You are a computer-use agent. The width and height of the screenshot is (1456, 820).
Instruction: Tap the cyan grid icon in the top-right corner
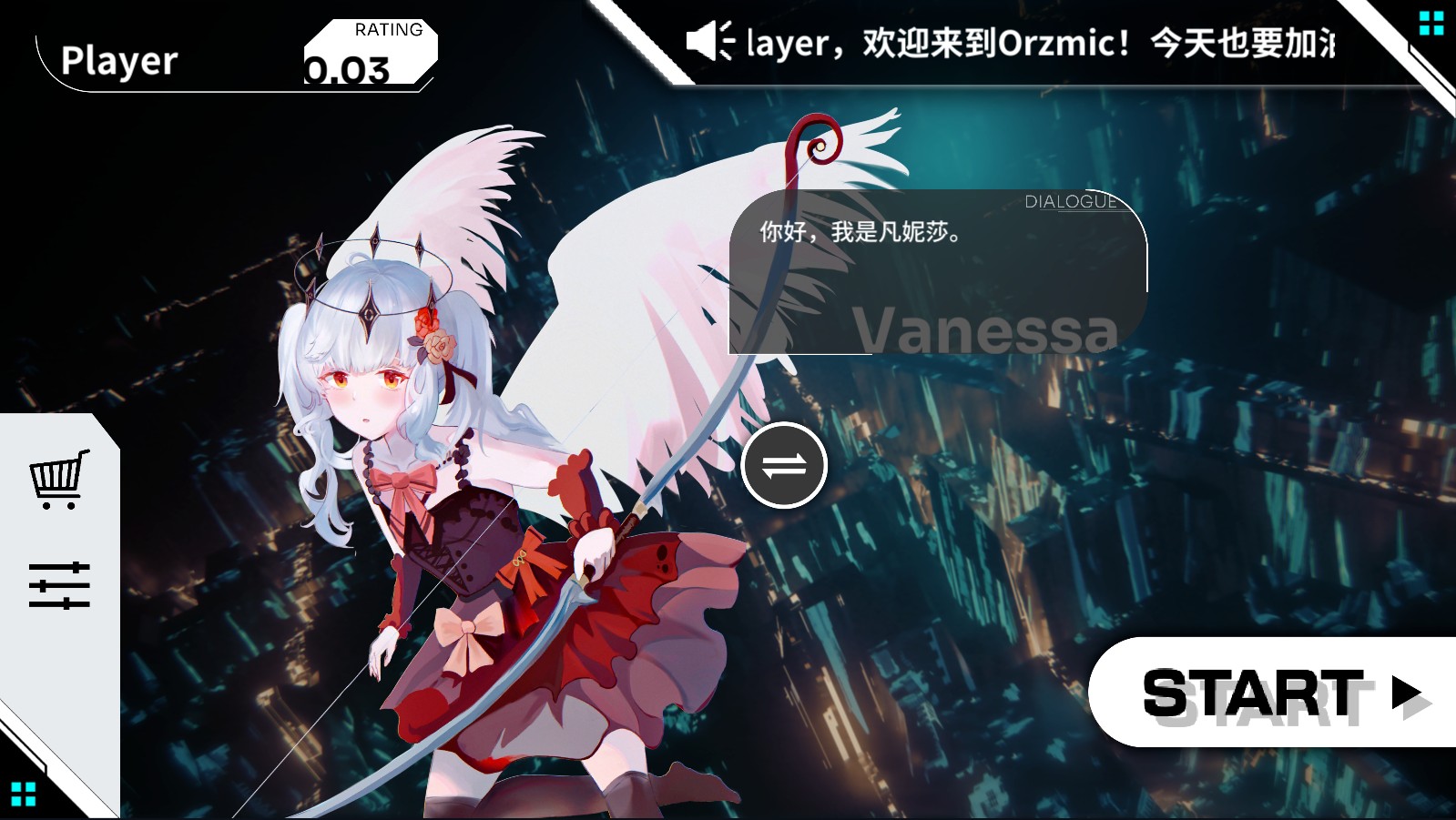coord(1430,23)
